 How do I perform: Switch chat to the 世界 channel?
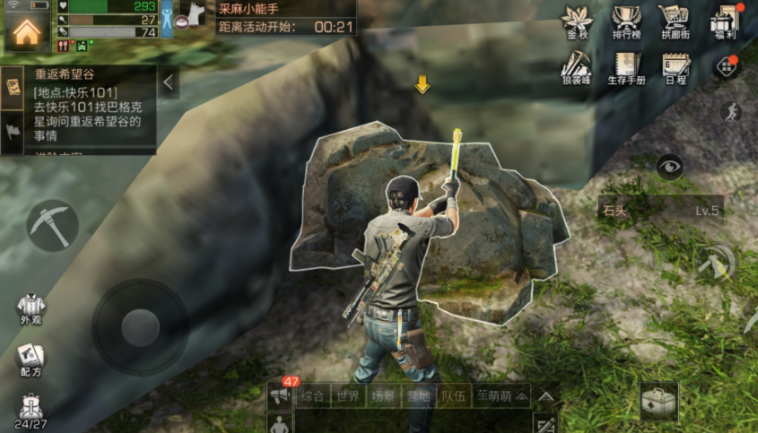(x=346, y=396)
